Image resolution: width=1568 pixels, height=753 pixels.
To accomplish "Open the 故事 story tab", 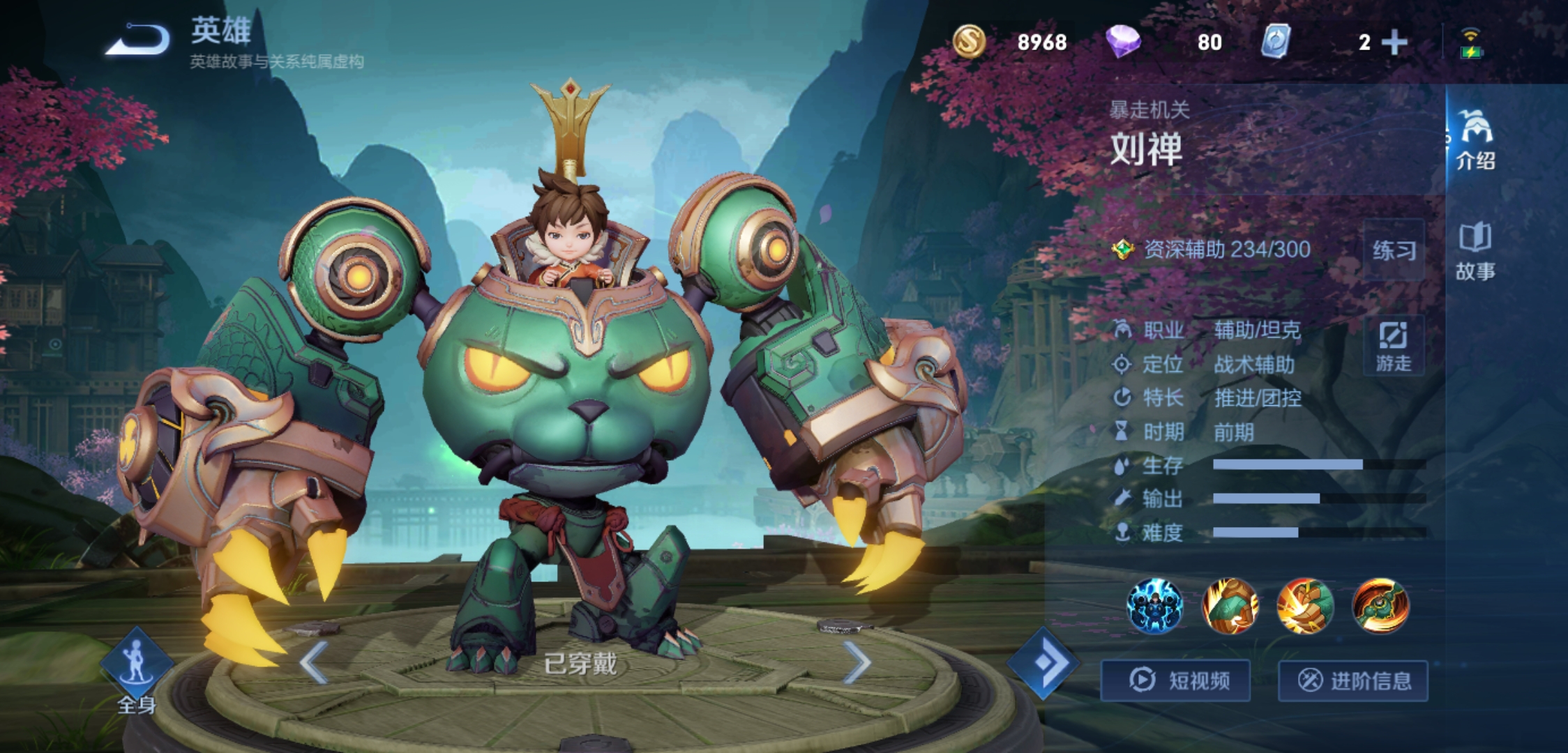I will pyautogui.click(x=1475, y=251).
